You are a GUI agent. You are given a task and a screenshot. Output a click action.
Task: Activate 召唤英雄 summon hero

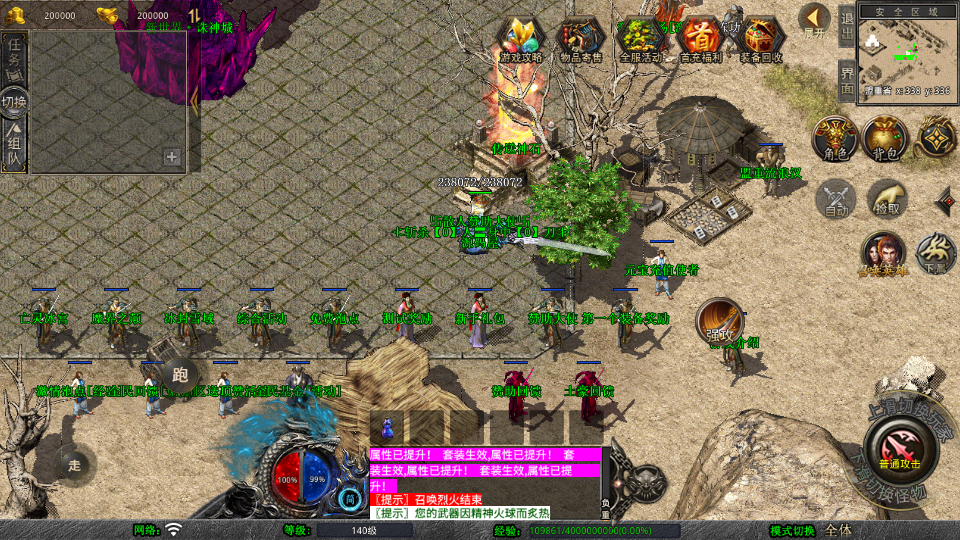coord(883,254)
